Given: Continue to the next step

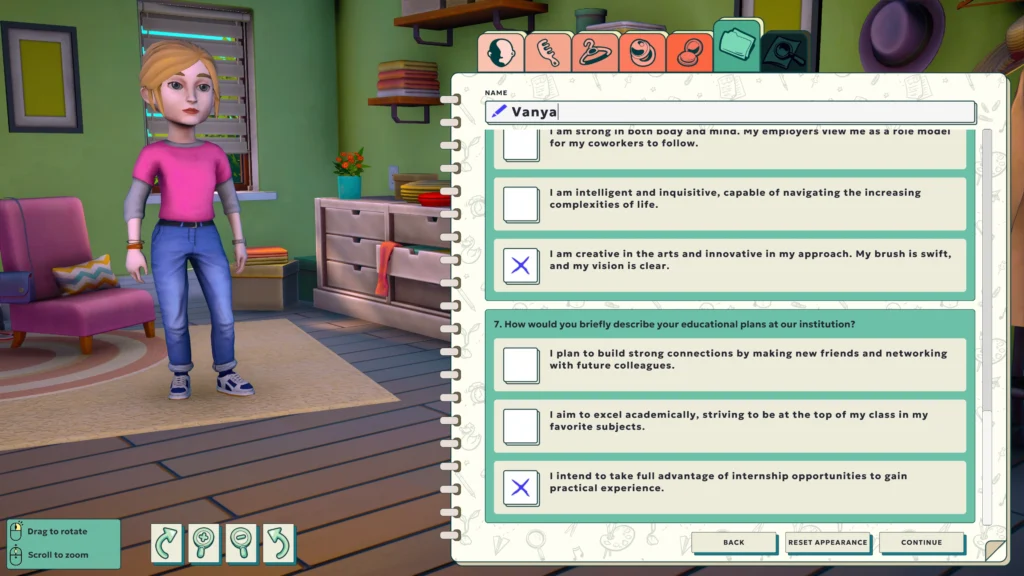Looking at the screenshot, I should 921,543.
